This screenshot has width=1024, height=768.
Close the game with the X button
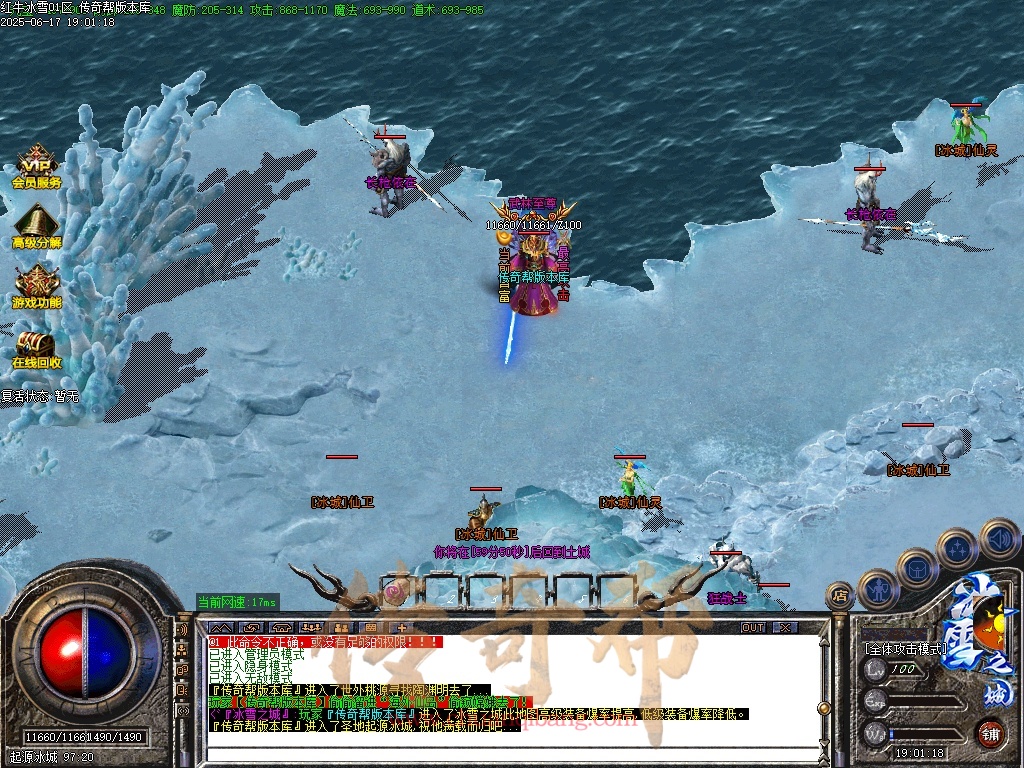click(786, 627)
